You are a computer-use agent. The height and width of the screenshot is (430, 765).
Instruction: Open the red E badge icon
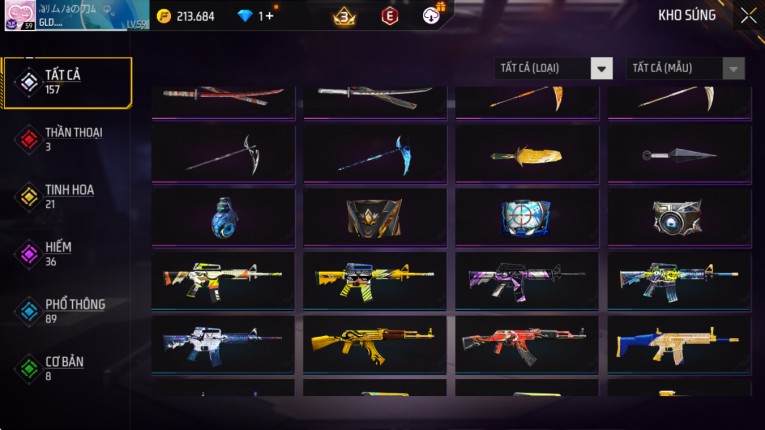(x=389, y=16)
